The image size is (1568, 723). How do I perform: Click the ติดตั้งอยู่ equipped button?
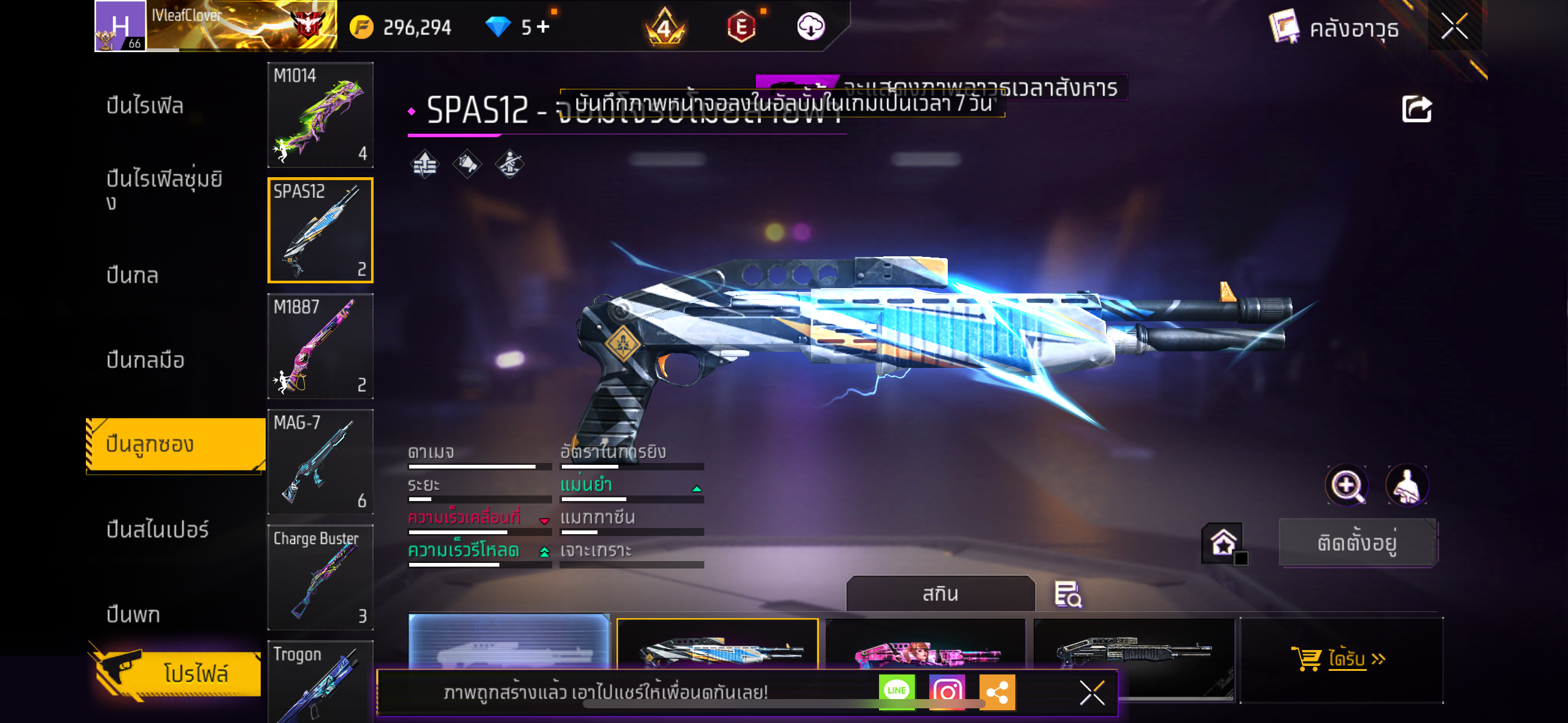pyautogui.click(x=1358, y=543)
